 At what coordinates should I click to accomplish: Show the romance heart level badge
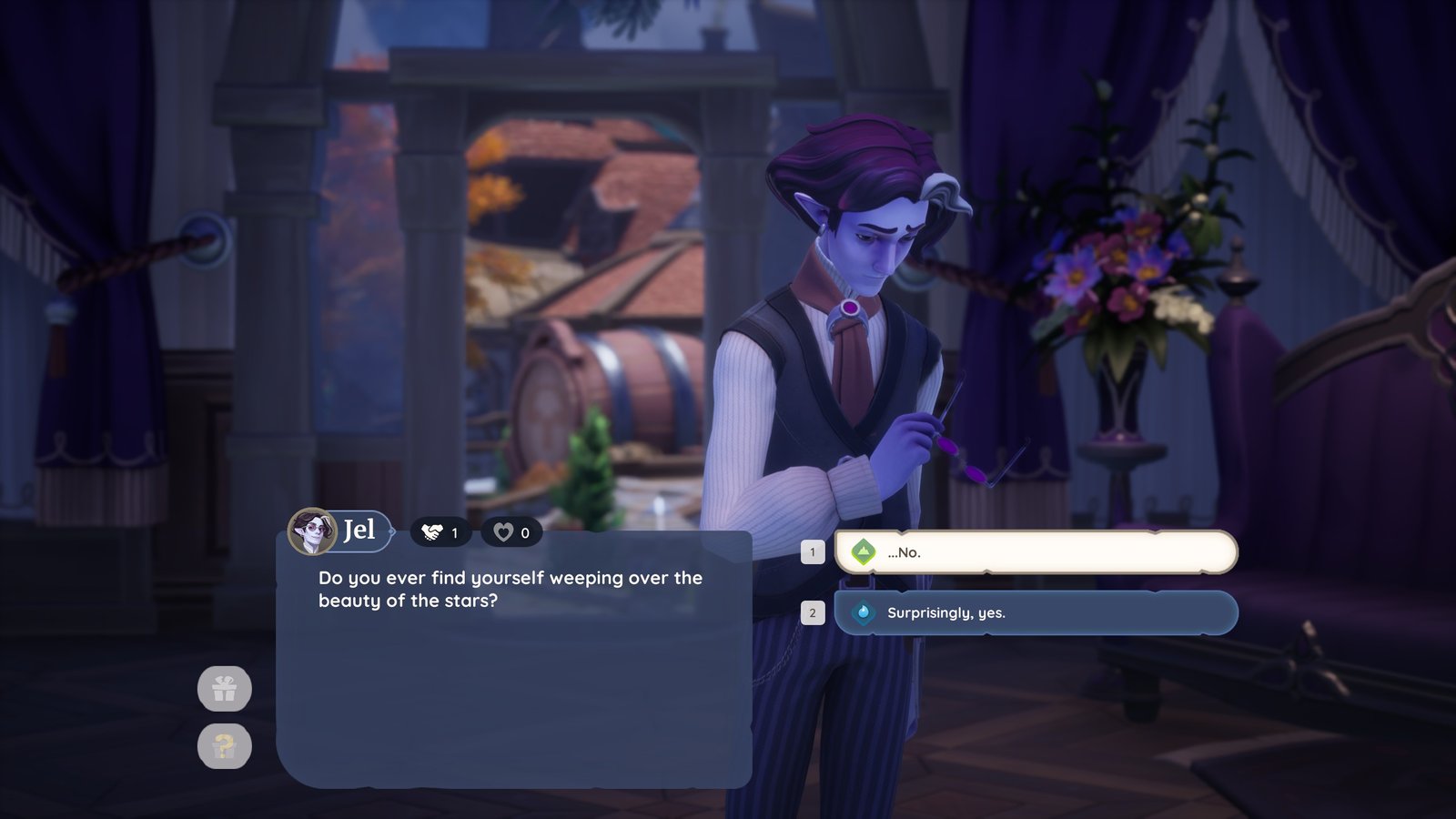(511, 532)
